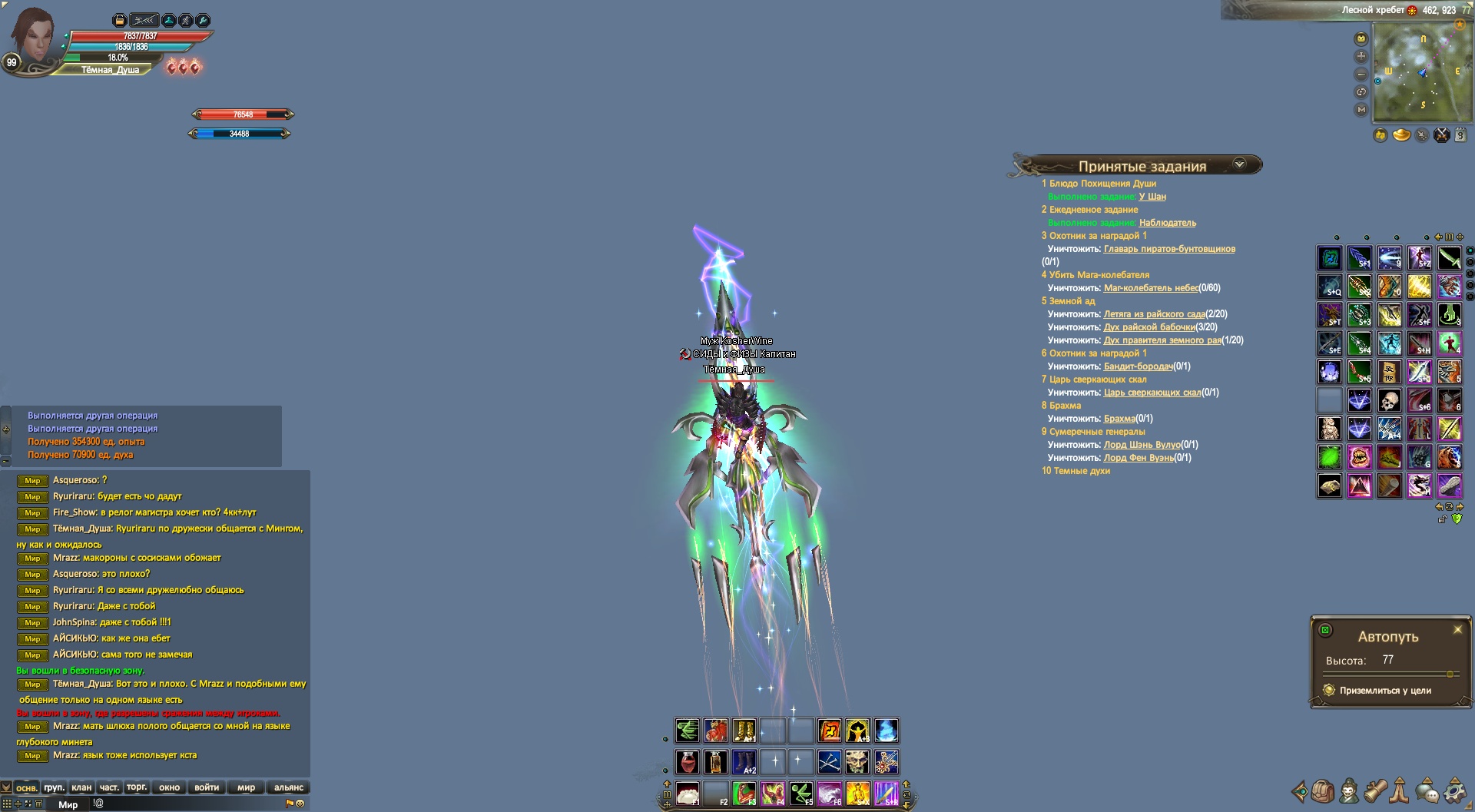Collapse the Принятые задания quest tracker
This screenshot has width=1475, height=812.
(1238, 164)
